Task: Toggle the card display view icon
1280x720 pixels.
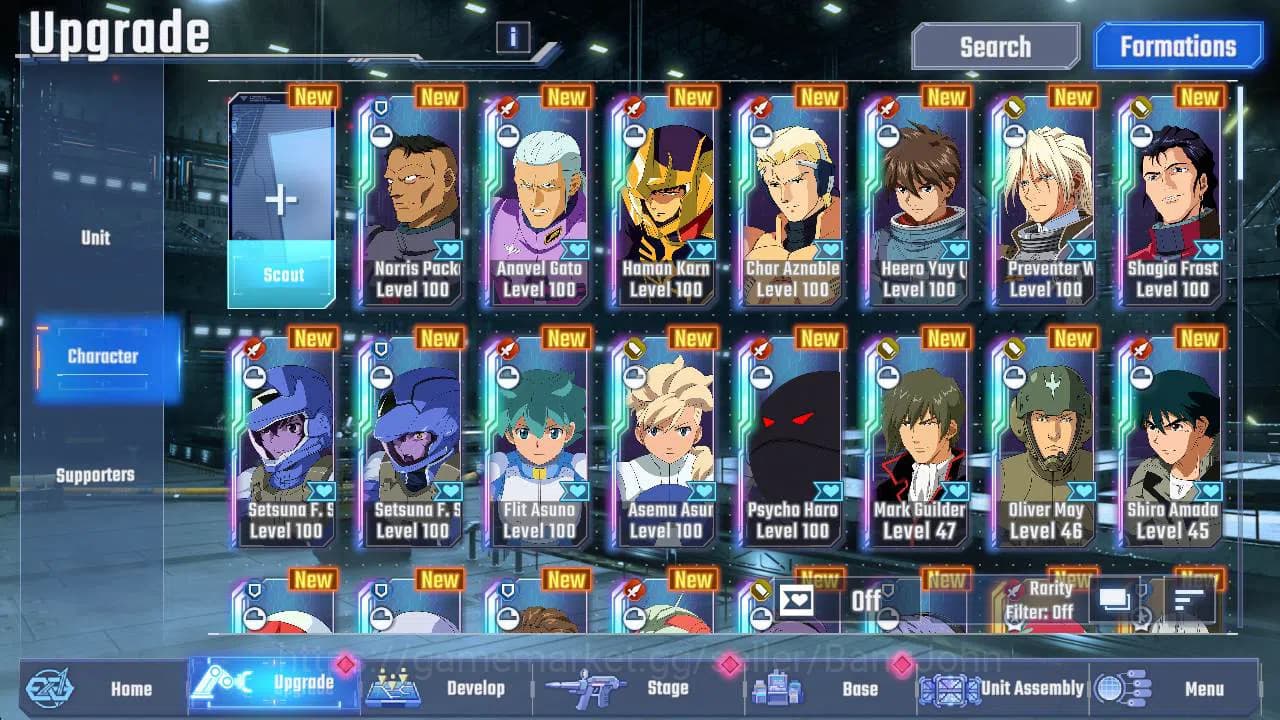Action: [x=1113, y=599]
